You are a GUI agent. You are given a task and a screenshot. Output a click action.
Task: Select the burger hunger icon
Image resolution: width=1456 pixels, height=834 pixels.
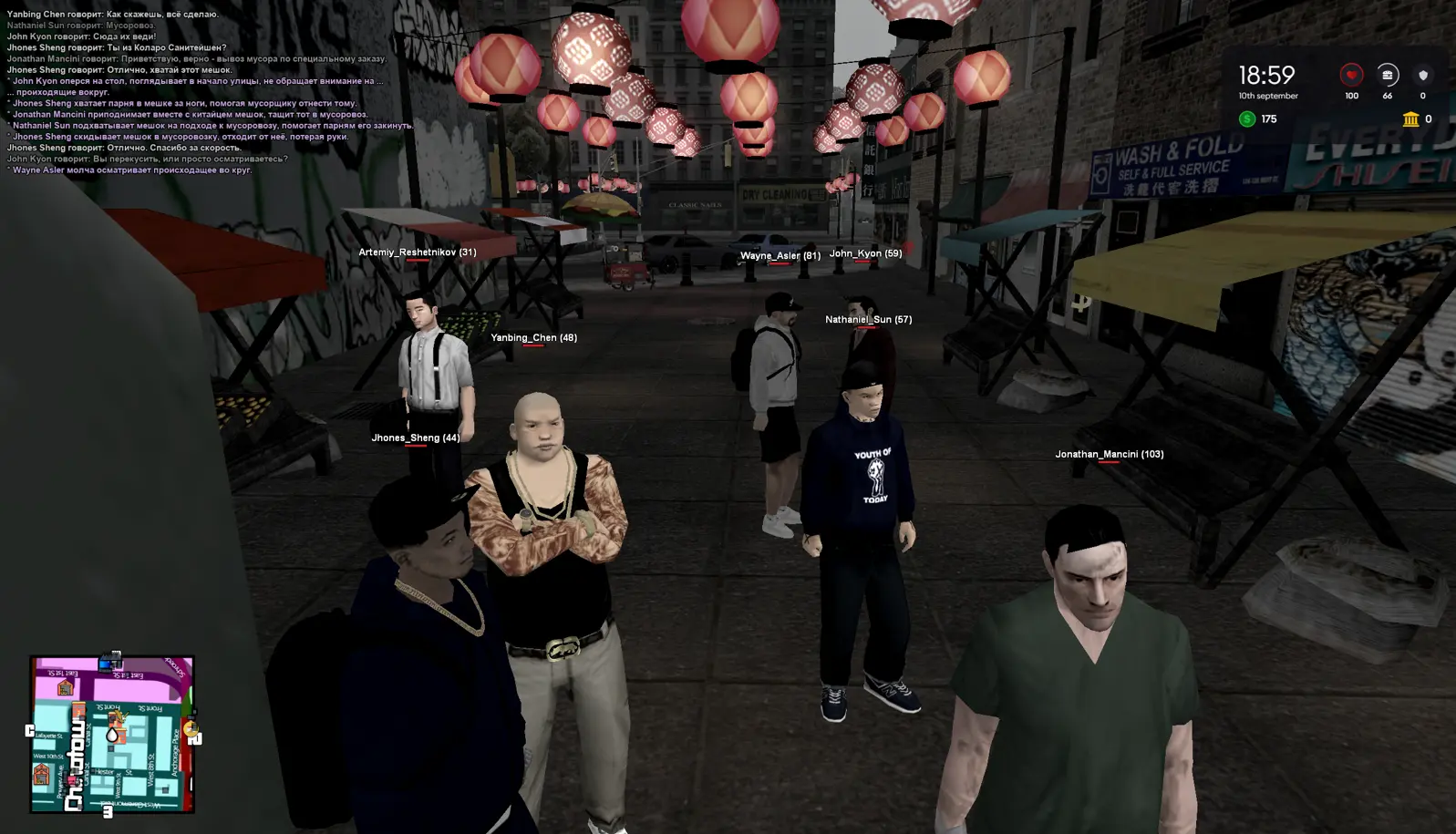click(x=1387, y=75)
